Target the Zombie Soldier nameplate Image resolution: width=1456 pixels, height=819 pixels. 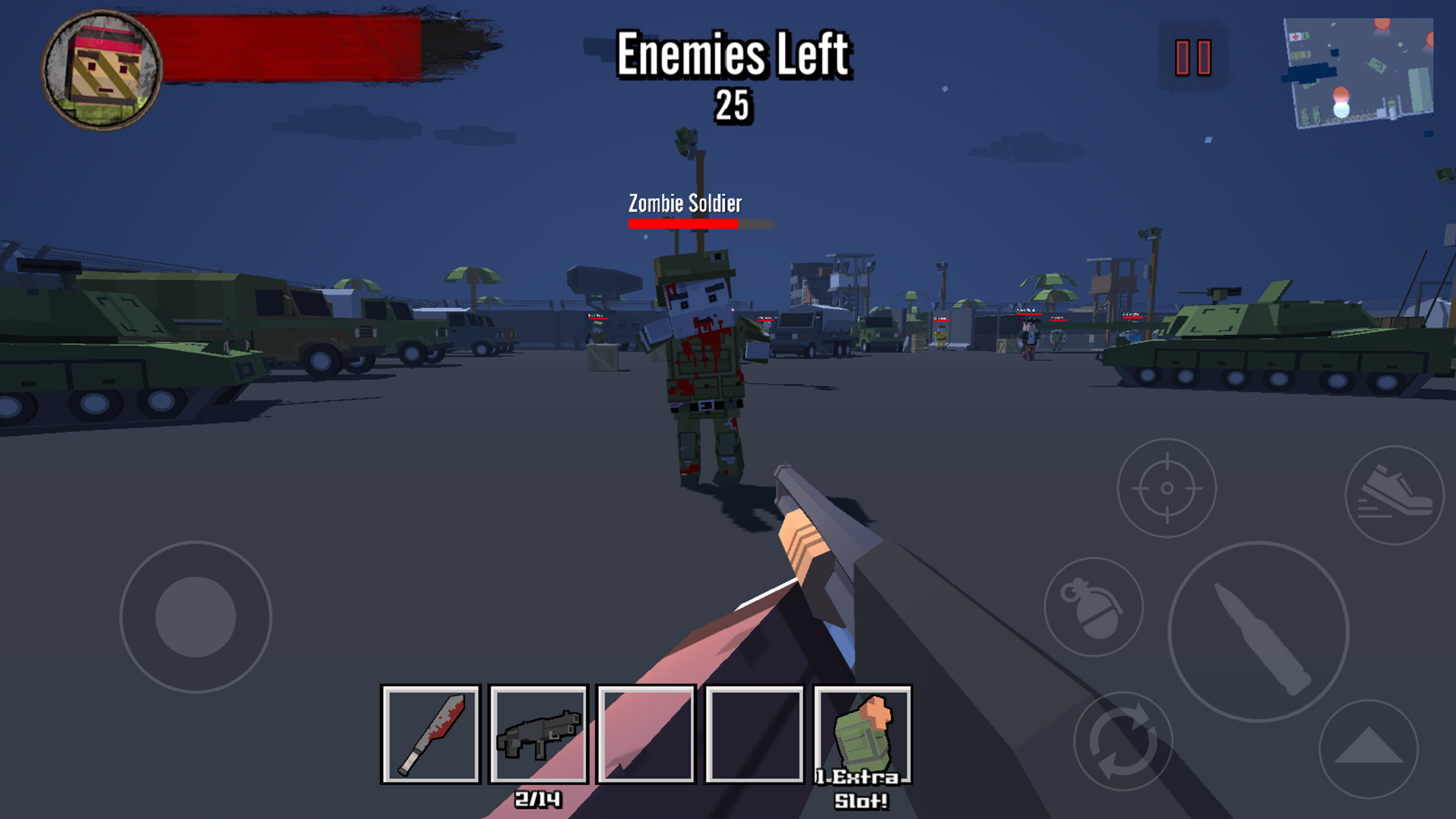(685, 202)
